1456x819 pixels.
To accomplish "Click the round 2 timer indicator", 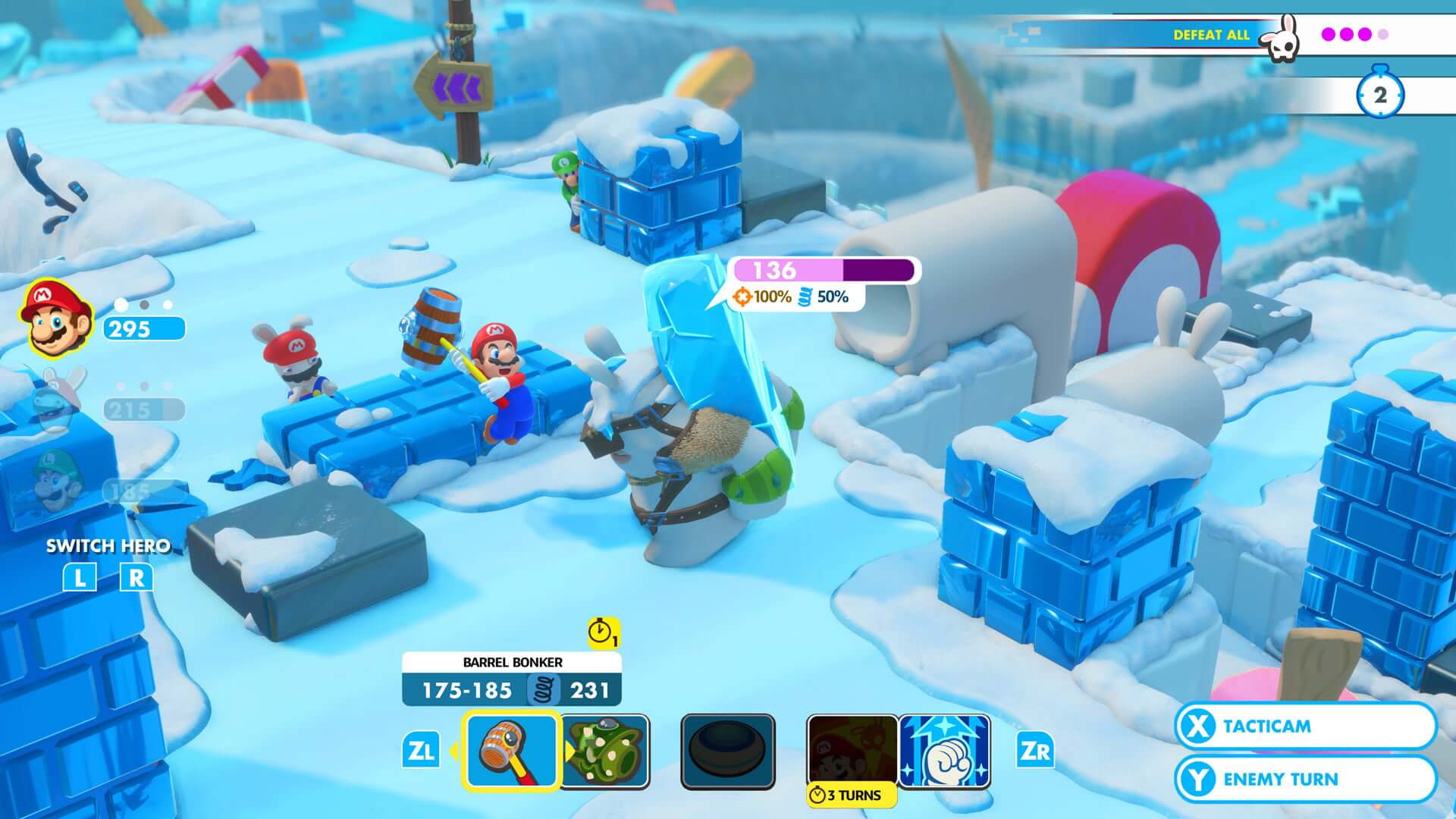I will click(1379, 94).
